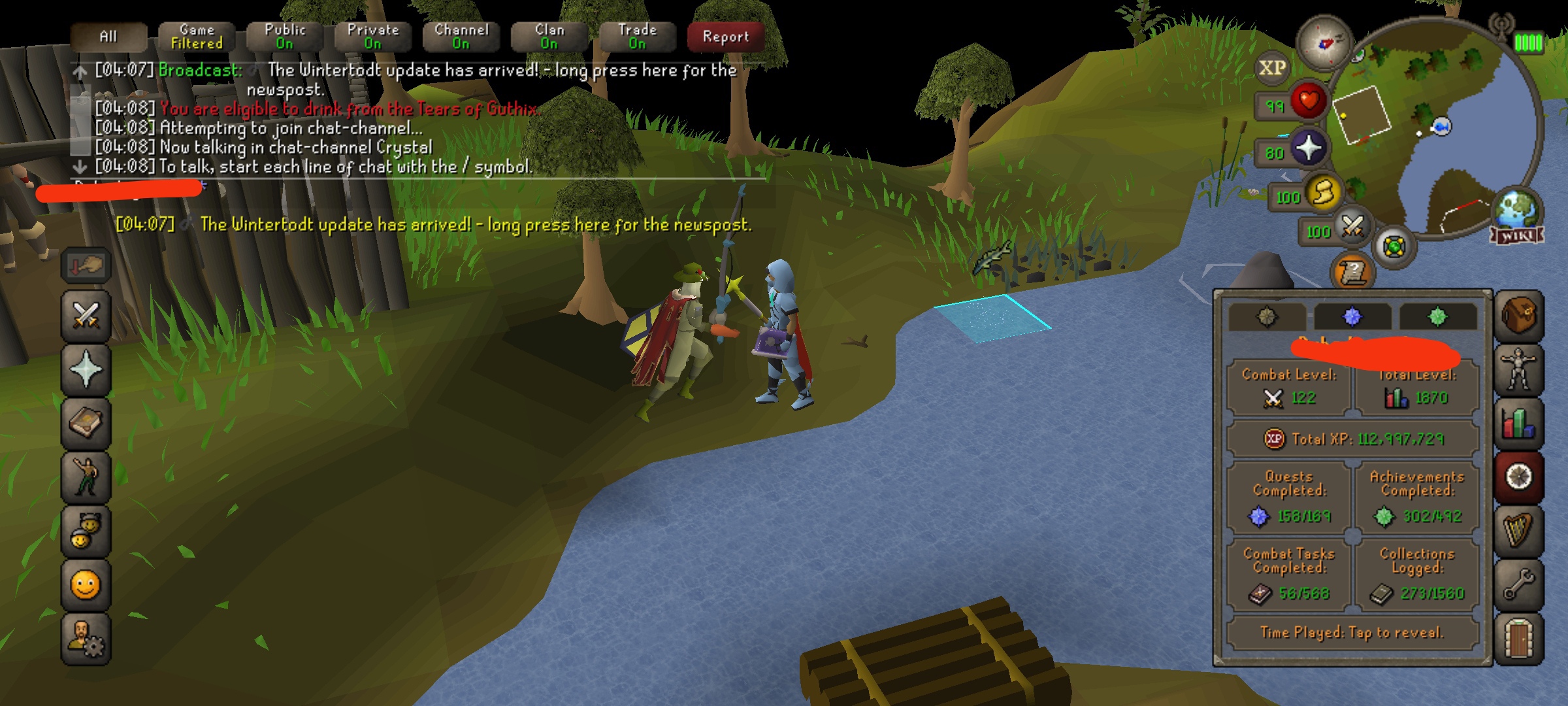1568x706 pixels.
Task: Reveal the Time Played value
Action: 1352,632
